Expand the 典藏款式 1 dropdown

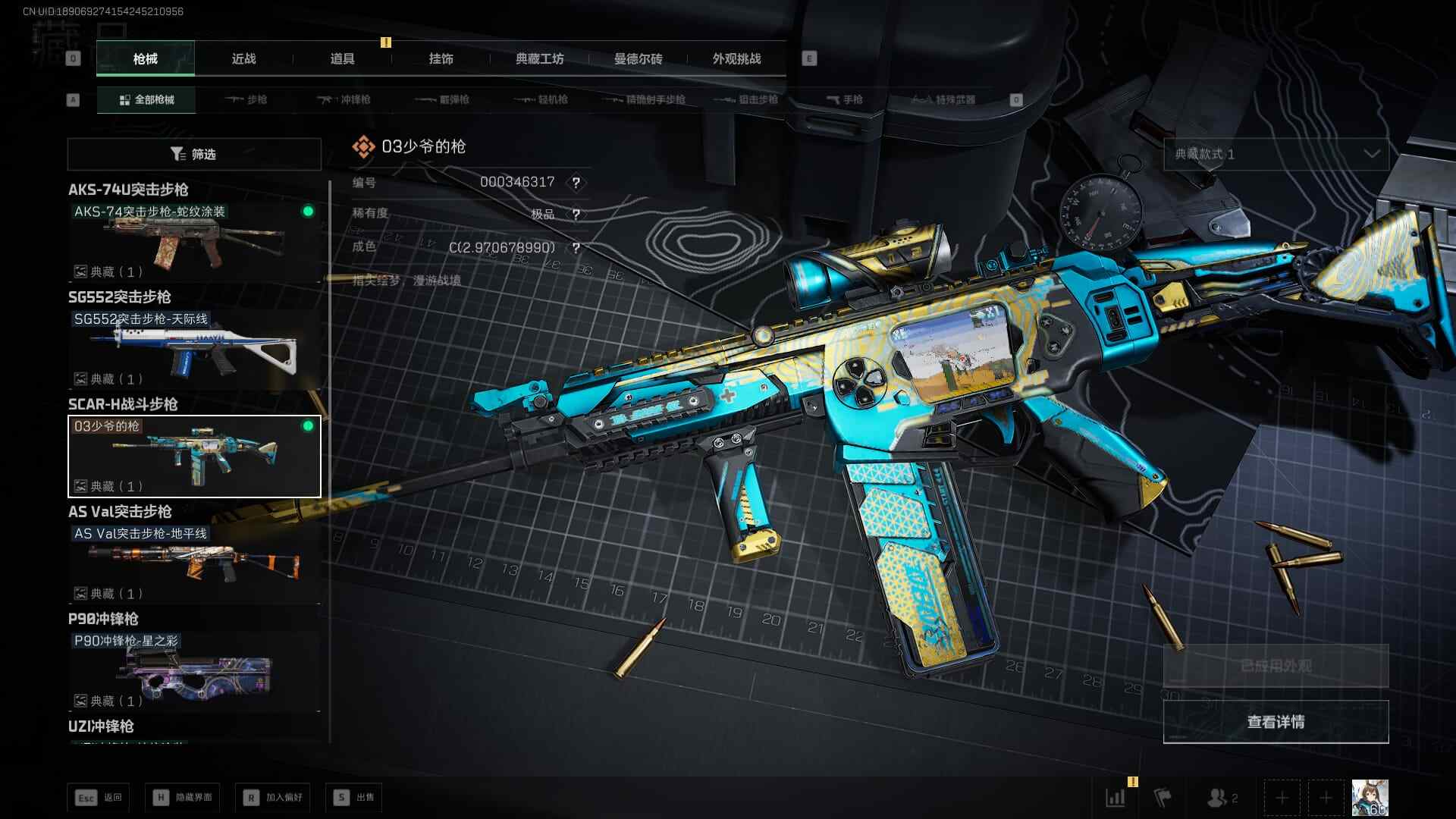(1276, 154)
